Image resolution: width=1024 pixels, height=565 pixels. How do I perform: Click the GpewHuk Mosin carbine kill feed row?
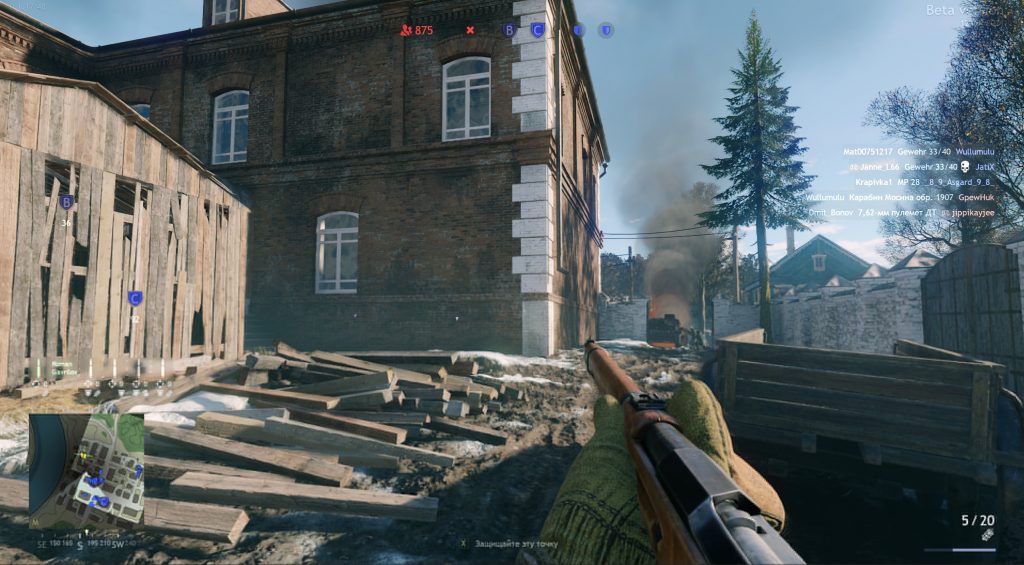pos(900,198)
